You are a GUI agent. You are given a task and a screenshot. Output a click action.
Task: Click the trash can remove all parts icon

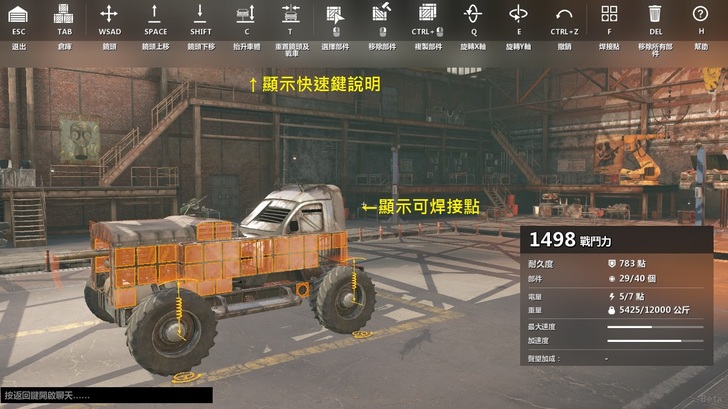pos(655,14)
